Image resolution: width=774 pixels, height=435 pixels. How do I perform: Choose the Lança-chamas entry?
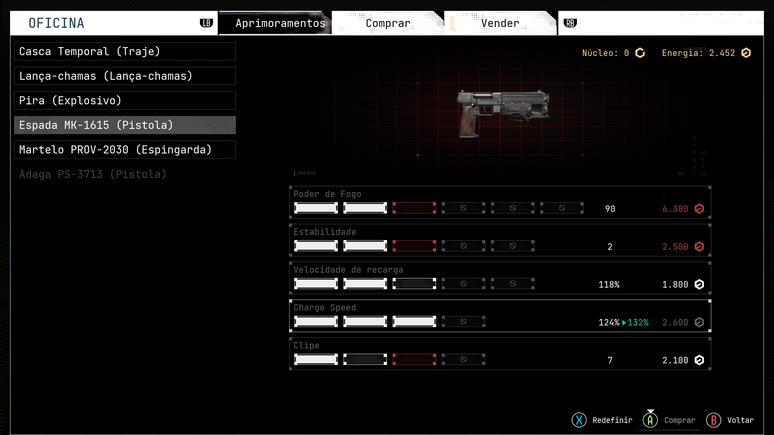[125, 76]
